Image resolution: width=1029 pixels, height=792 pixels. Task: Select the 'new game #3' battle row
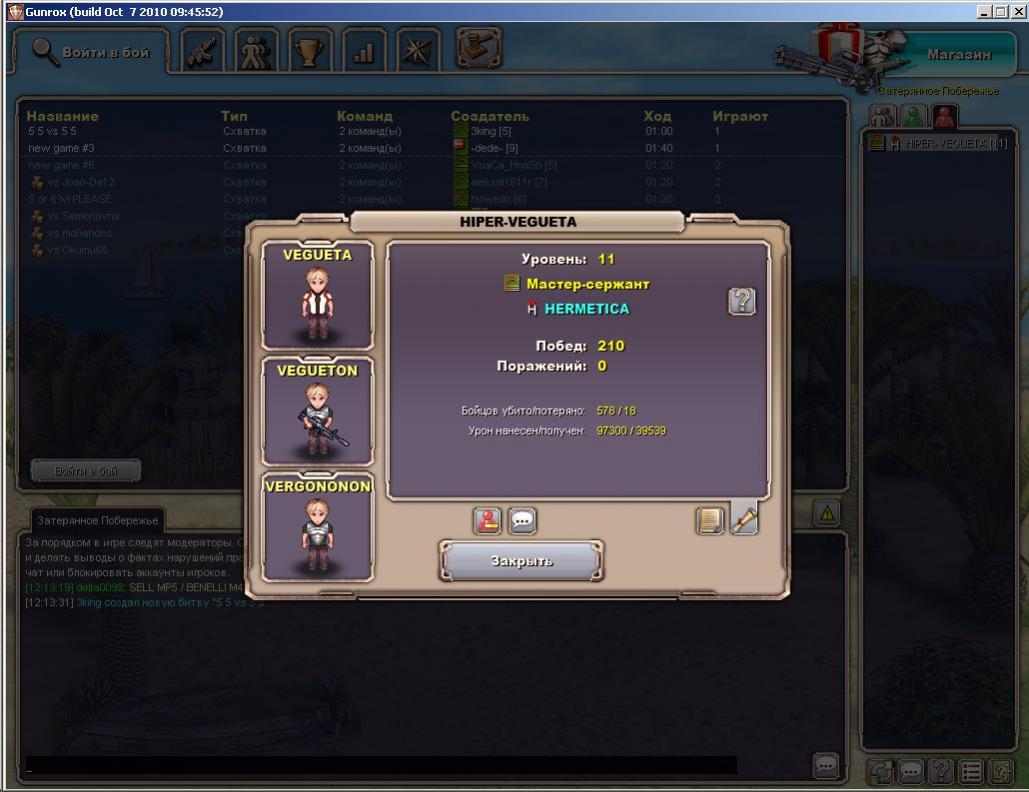[x=62, y=148]
